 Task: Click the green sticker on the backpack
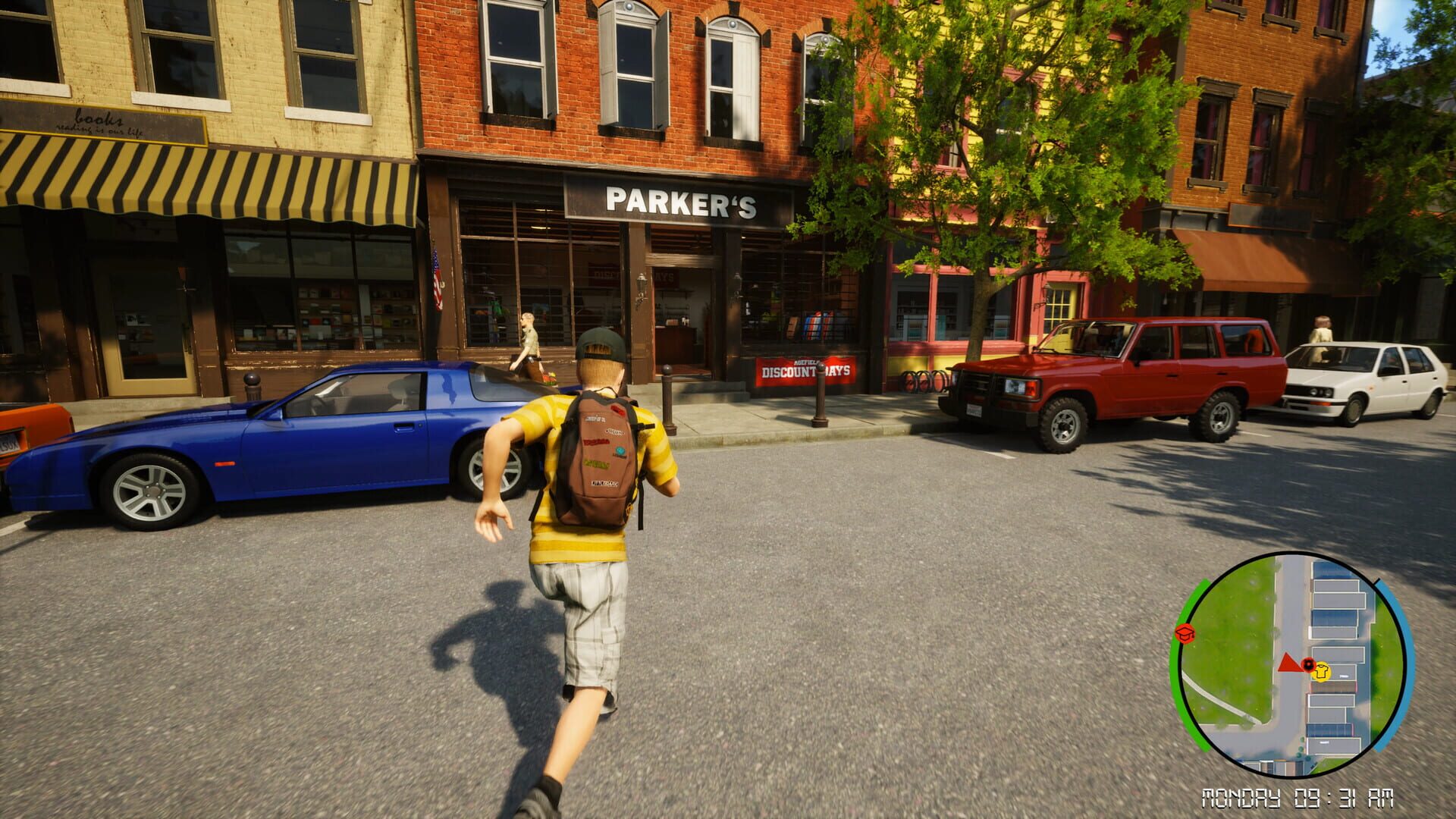(x=596, y=463)
